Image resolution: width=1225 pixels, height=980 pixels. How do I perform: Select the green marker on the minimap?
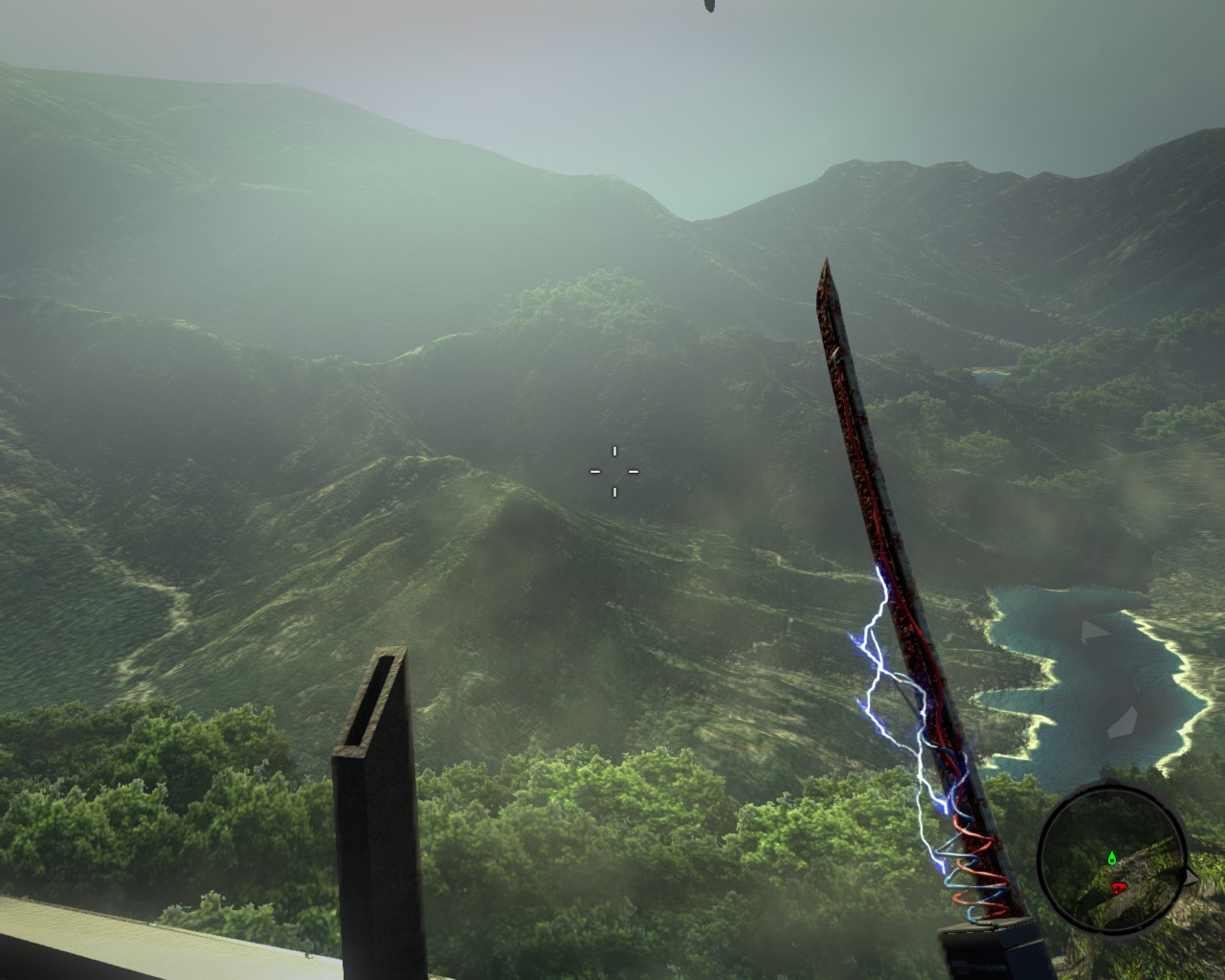tap(1111, 857)
